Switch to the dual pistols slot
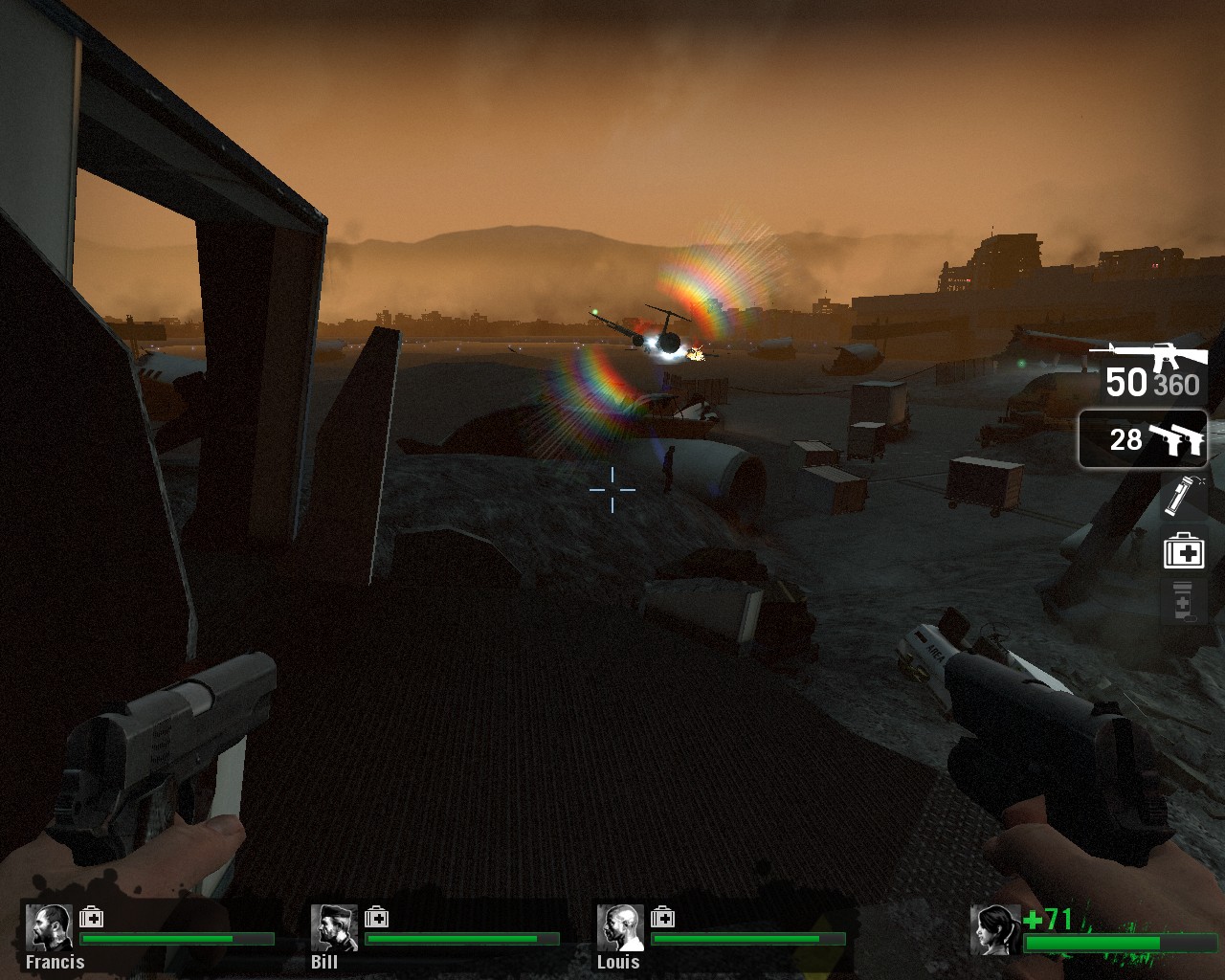This screenshot has height=980, width=1225. [x=1143, y=439]
